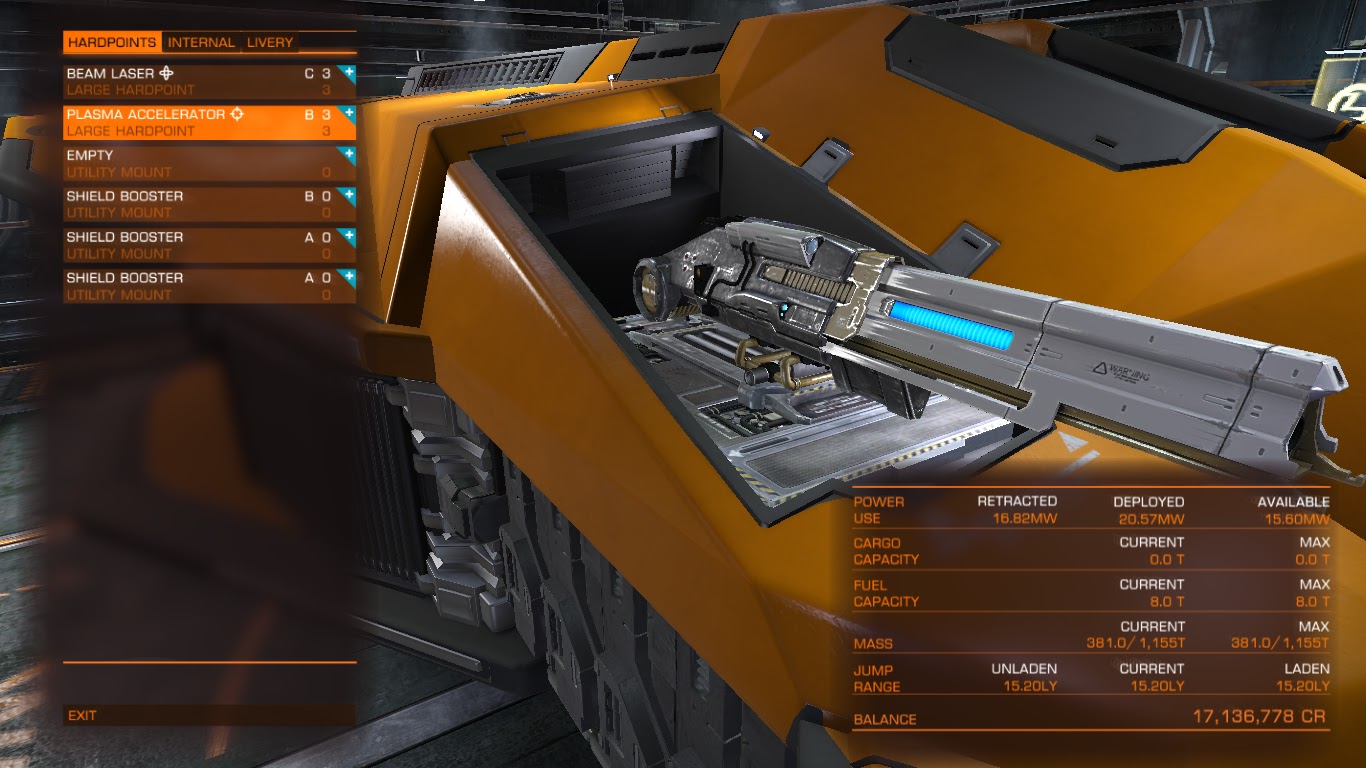Click the blue plus icon on the BEAM LASER slot
This screenshot has height=768, width=1366.
tap(347, 71)
